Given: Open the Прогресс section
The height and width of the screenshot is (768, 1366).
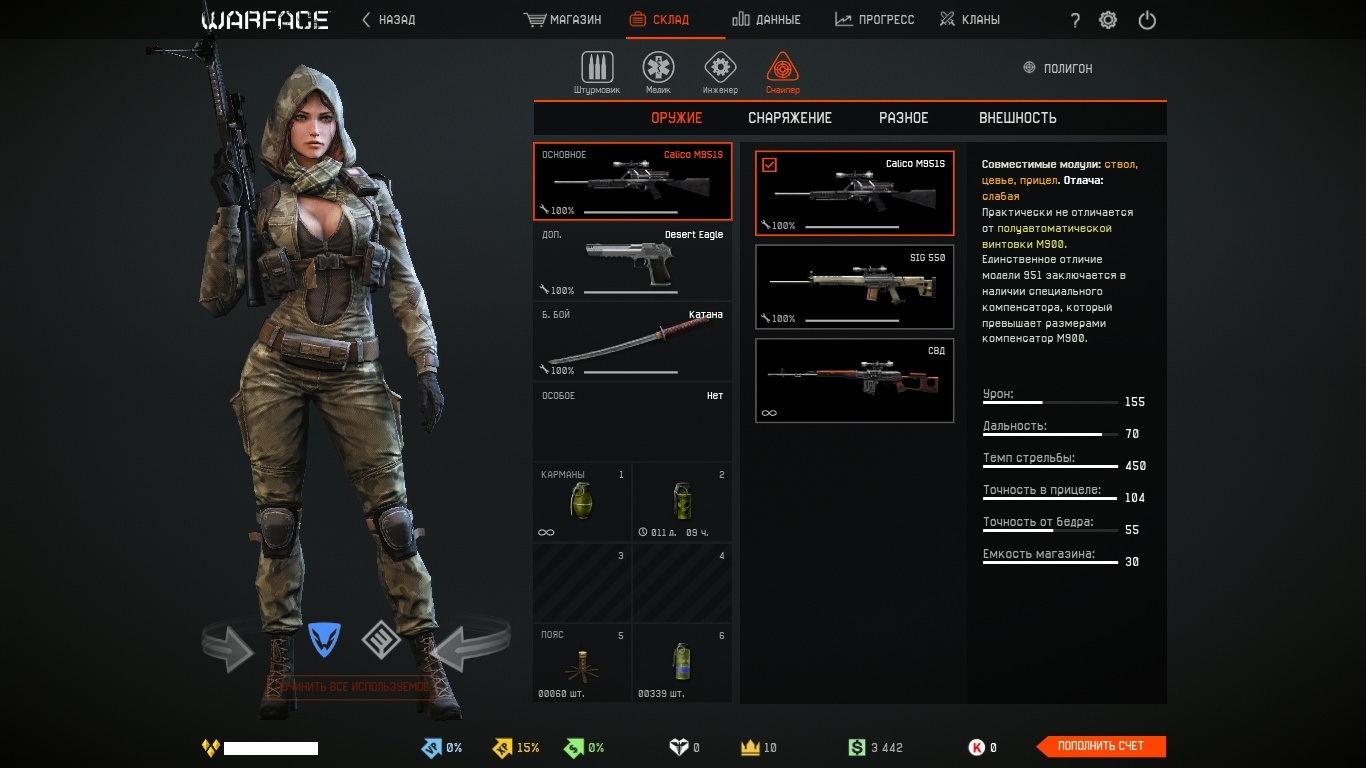Looking at the screenshot, I should point(874,20).
